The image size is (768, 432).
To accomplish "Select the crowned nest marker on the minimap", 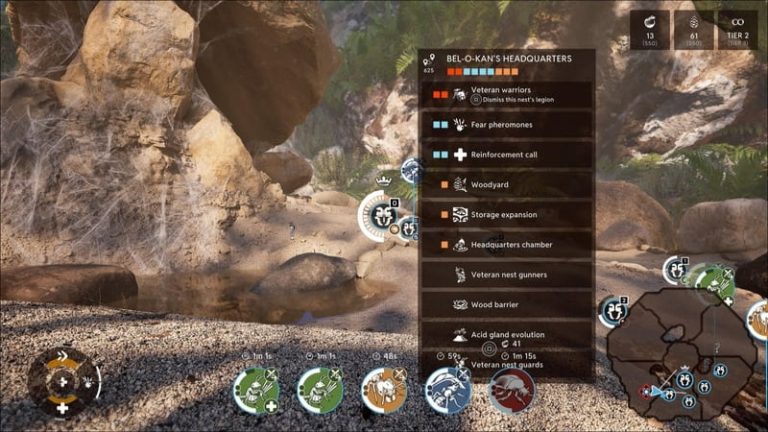I will 683,380.
